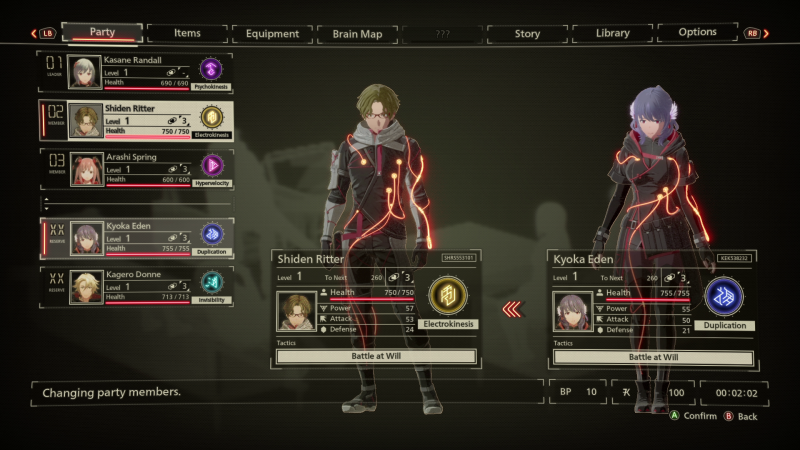Select the locked ??? tab

coord(442,33)
